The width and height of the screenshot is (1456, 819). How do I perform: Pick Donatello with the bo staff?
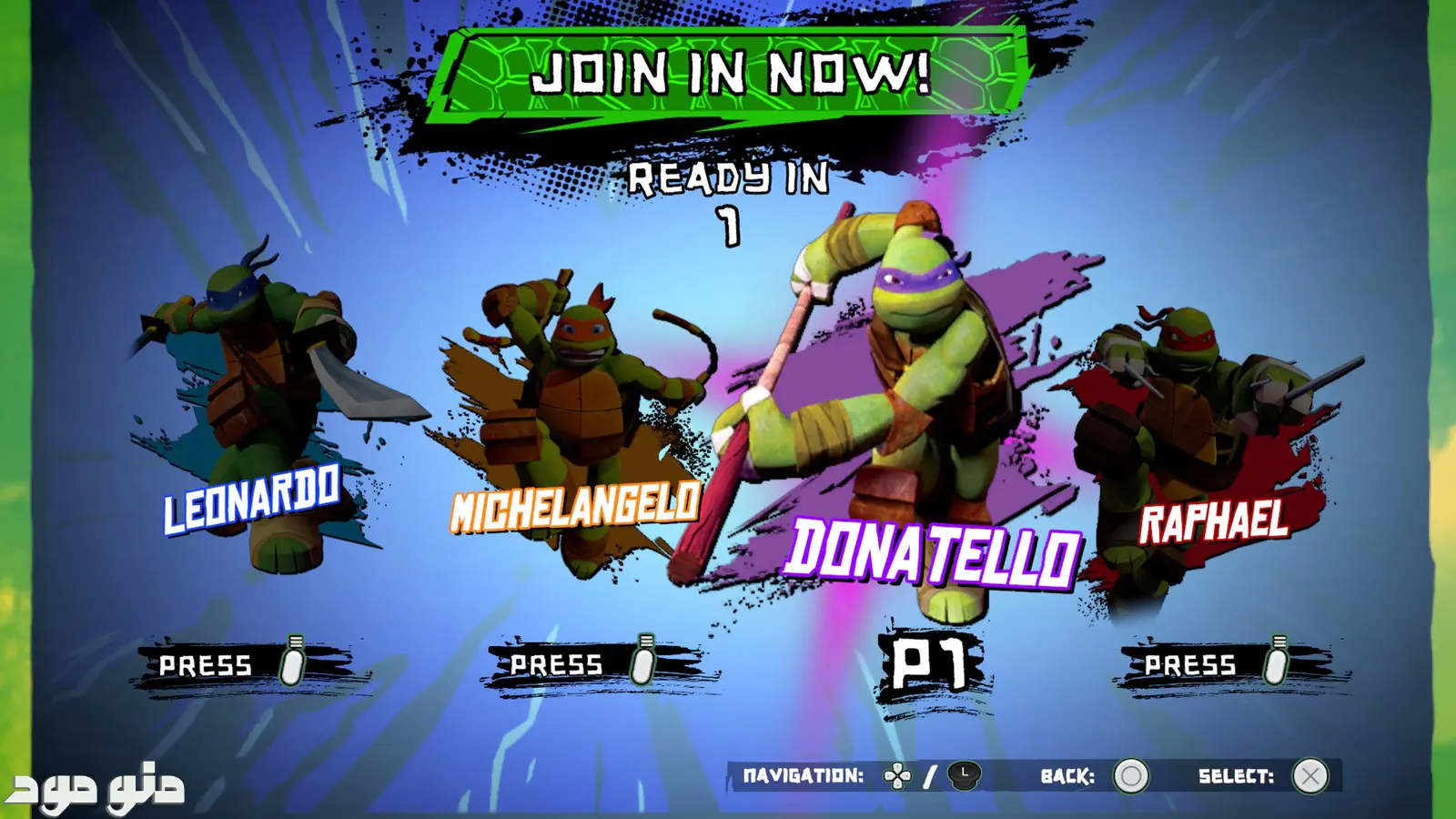click(x=919, y=409)
